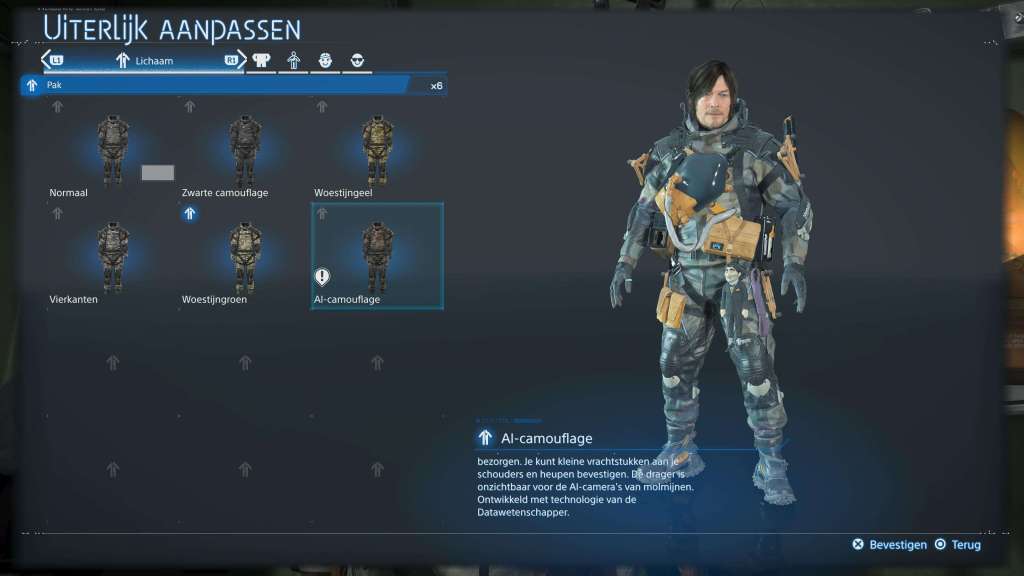Image resolution: width=1024 pixels, height=576 pixels.
Task: Select the Vierkanten pattern suit
Action: click(111, 257)
